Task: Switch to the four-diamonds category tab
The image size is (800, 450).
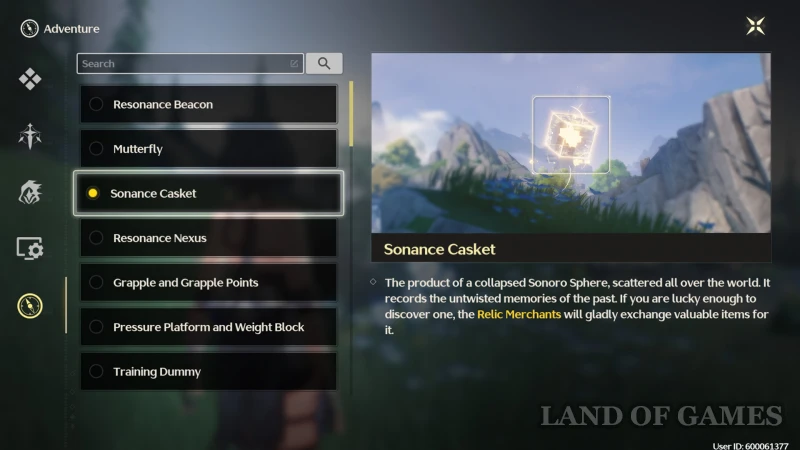Action: pyautogui.click(x=30, y=79)
